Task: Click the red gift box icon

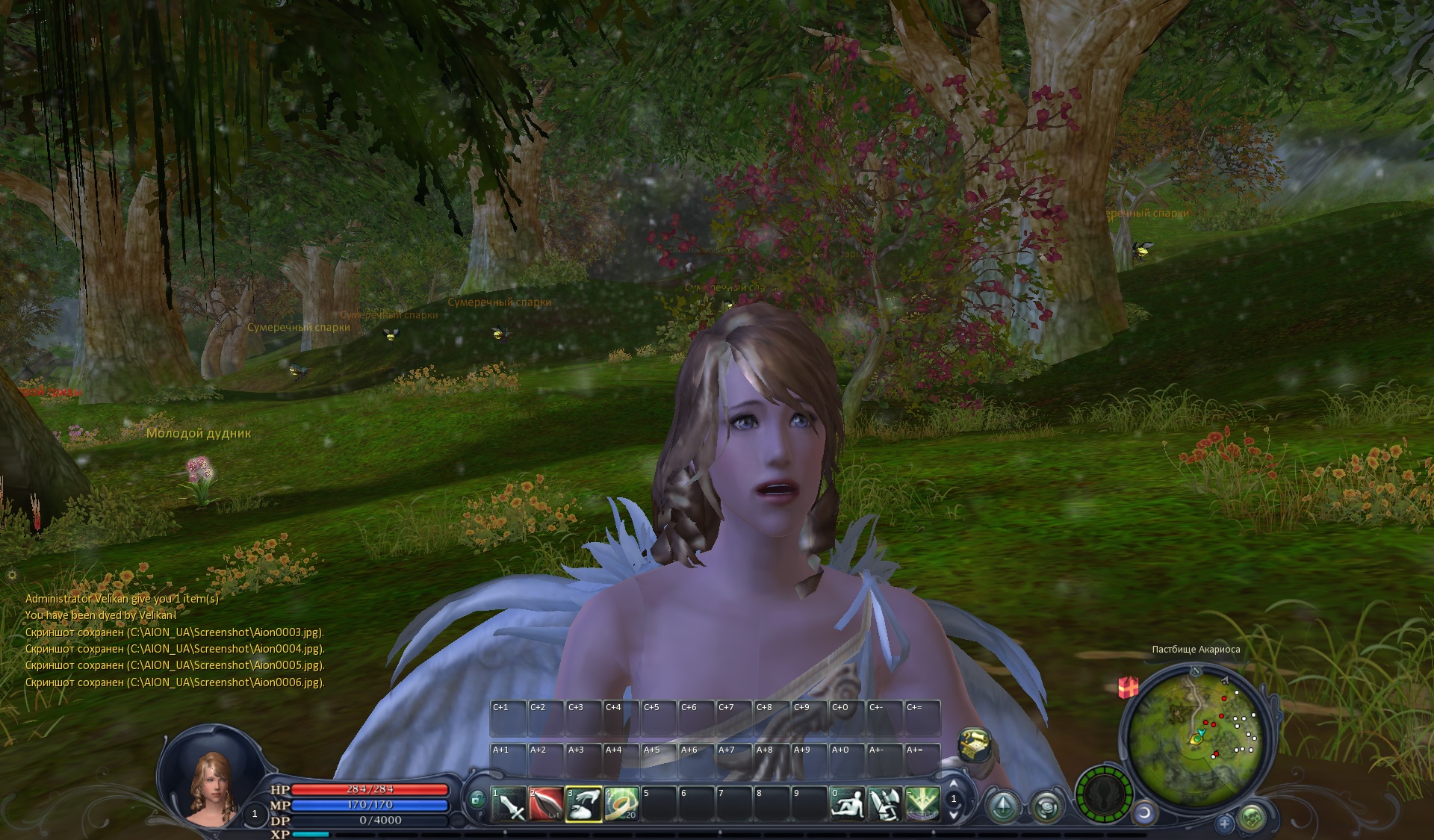Action: point(1128,686)
